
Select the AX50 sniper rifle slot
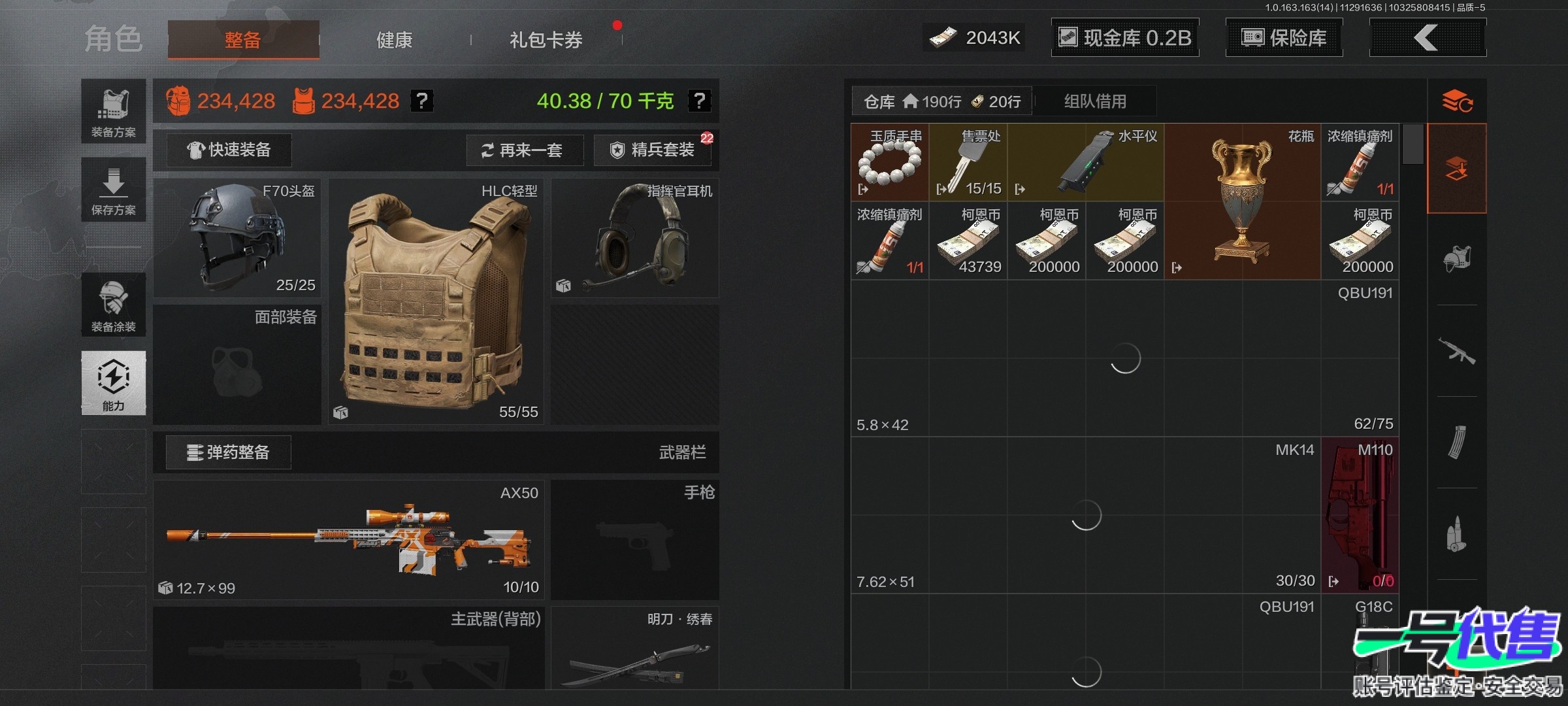(348, 540)
